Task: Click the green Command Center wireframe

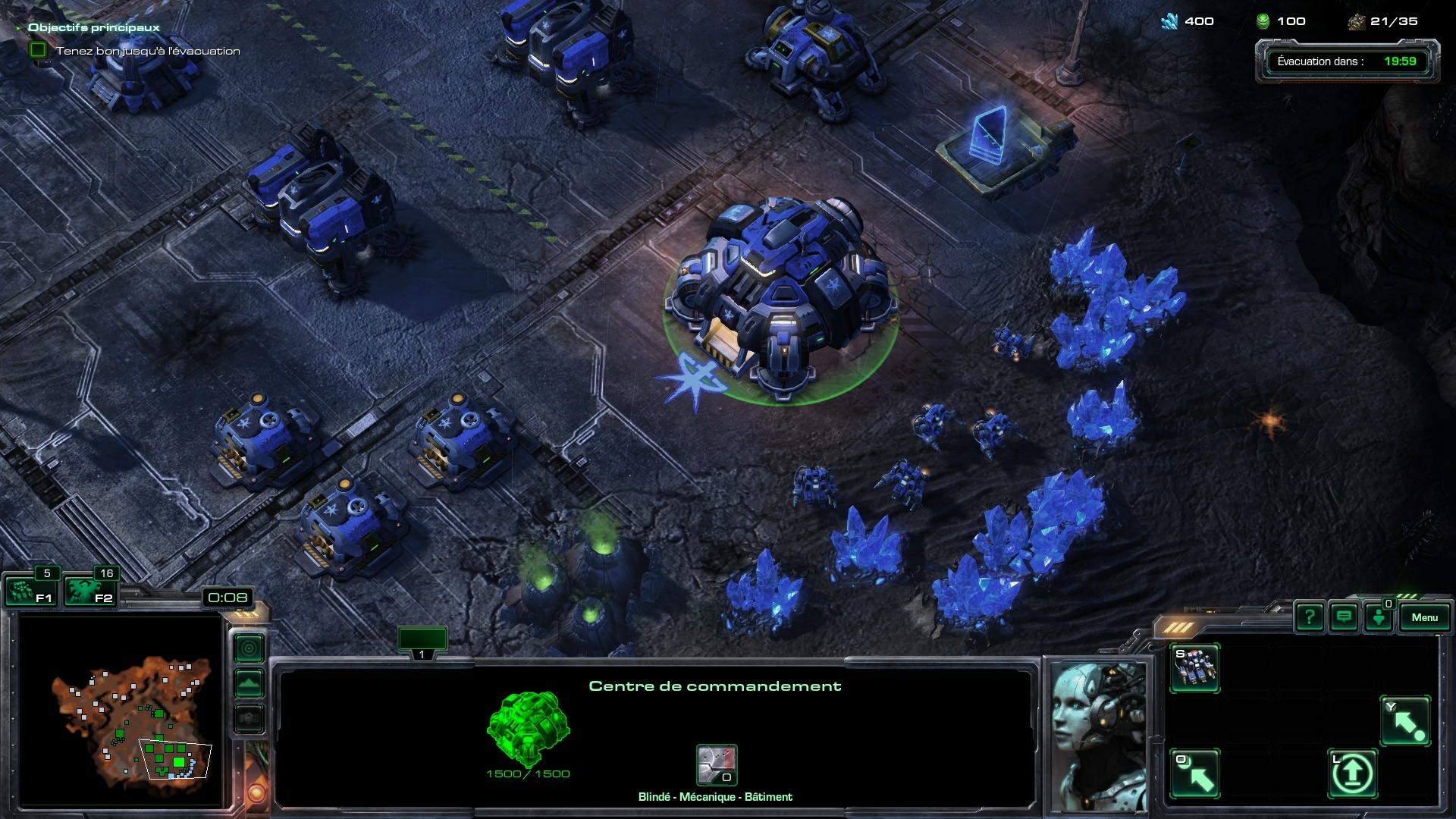Action: 528,729
